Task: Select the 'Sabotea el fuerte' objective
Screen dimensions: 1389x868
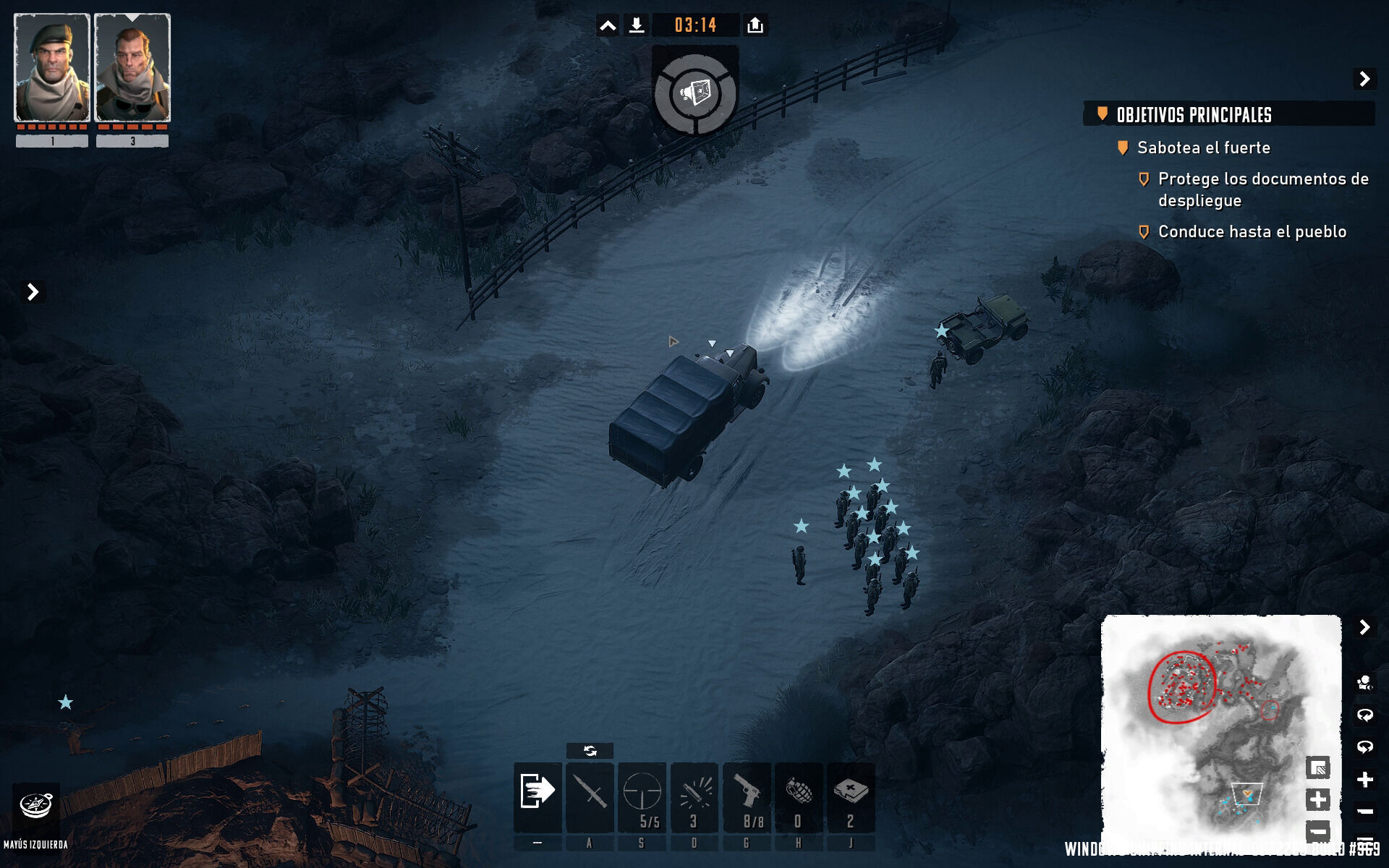Action: [x=1203, y=148]
